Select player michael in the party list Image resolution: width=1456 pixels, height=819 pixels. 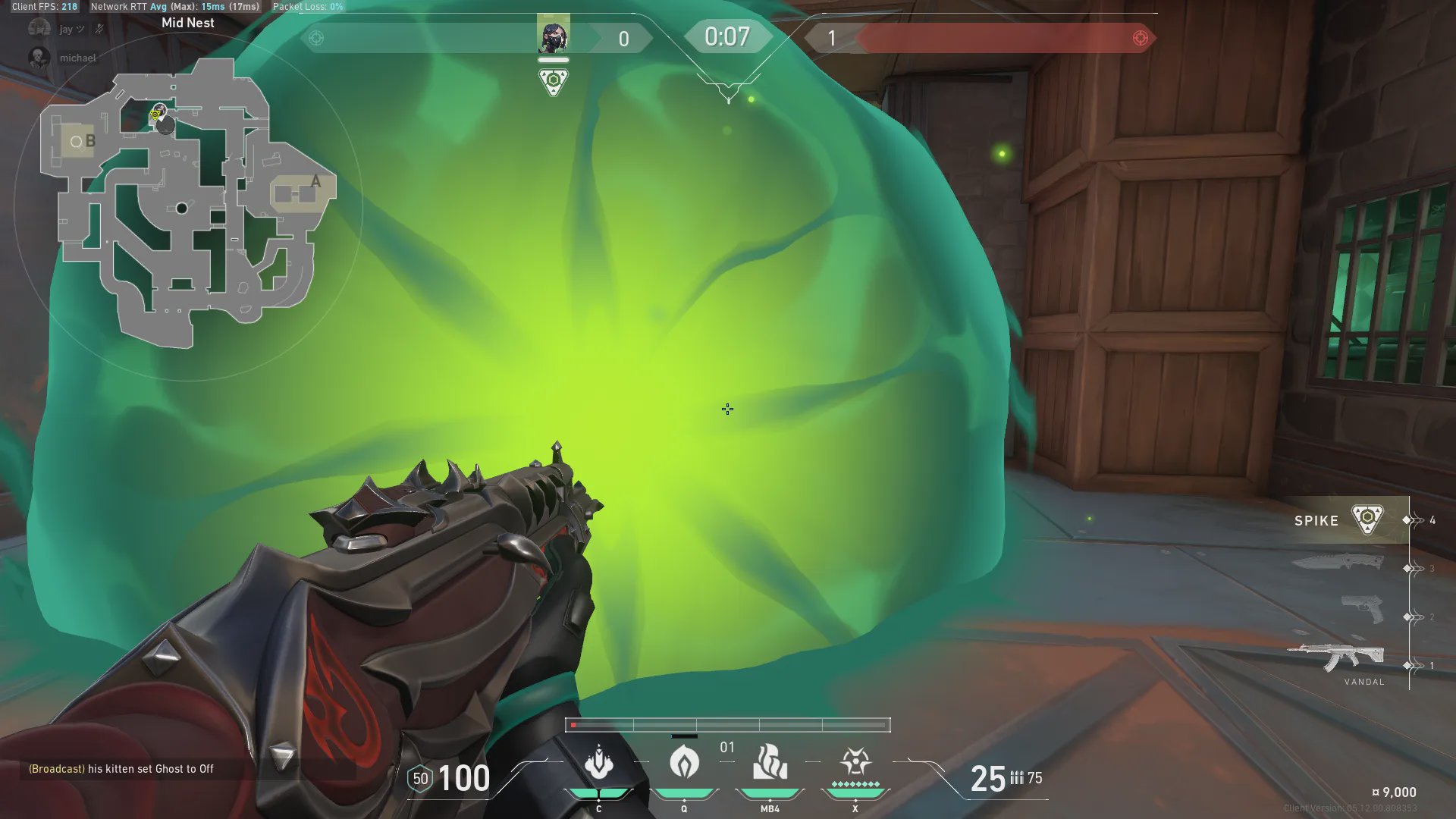click(x=77, y=58)
